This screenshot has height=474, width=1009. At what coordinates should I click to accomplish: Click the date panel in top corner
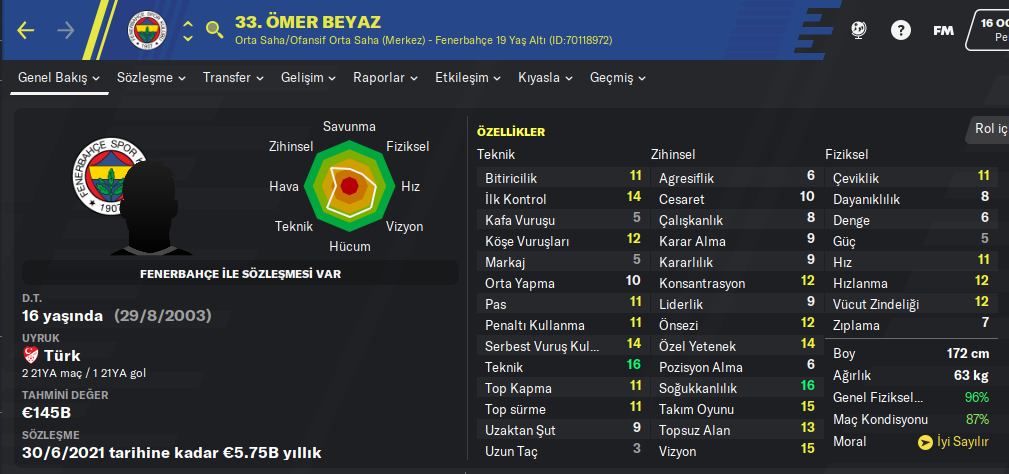990,28
